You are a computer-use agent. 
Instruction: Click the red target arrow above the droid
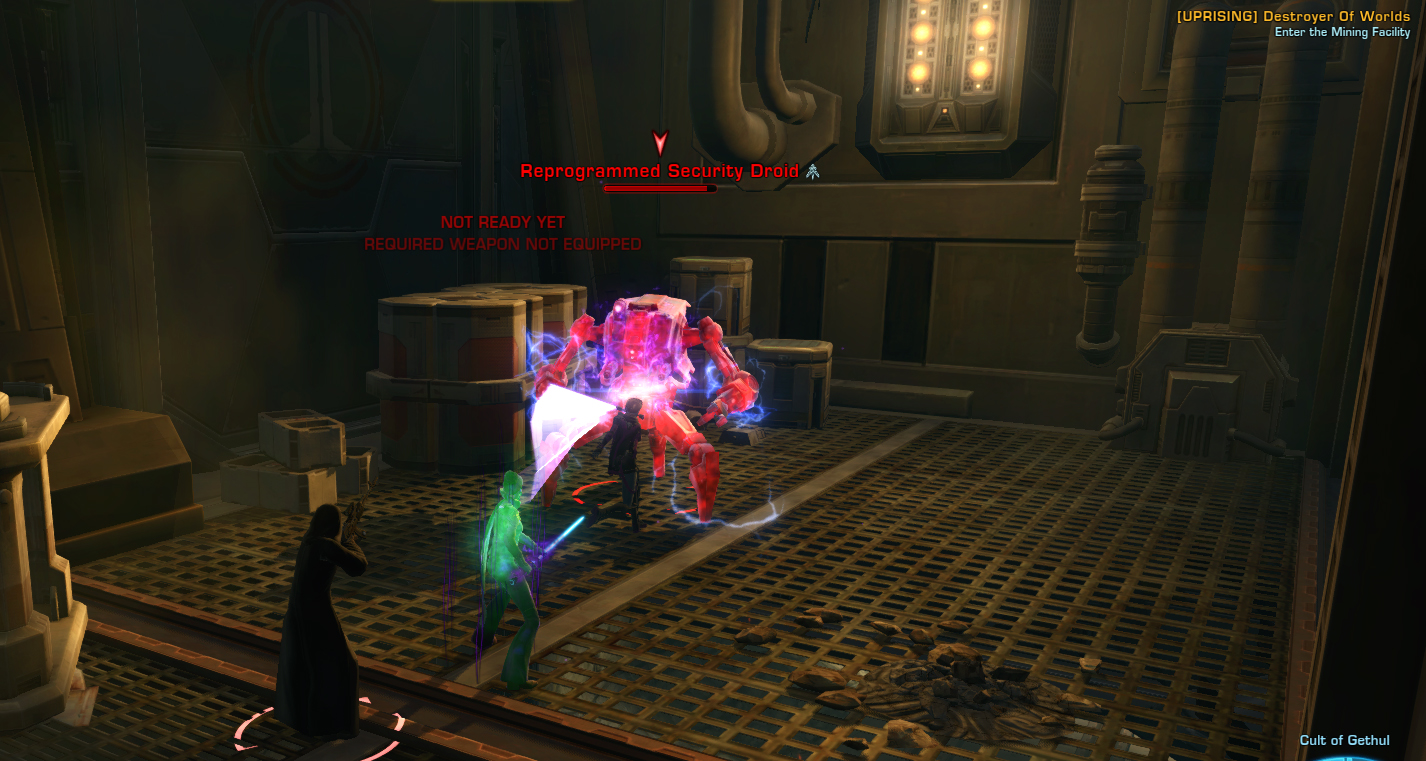point(658,142)
